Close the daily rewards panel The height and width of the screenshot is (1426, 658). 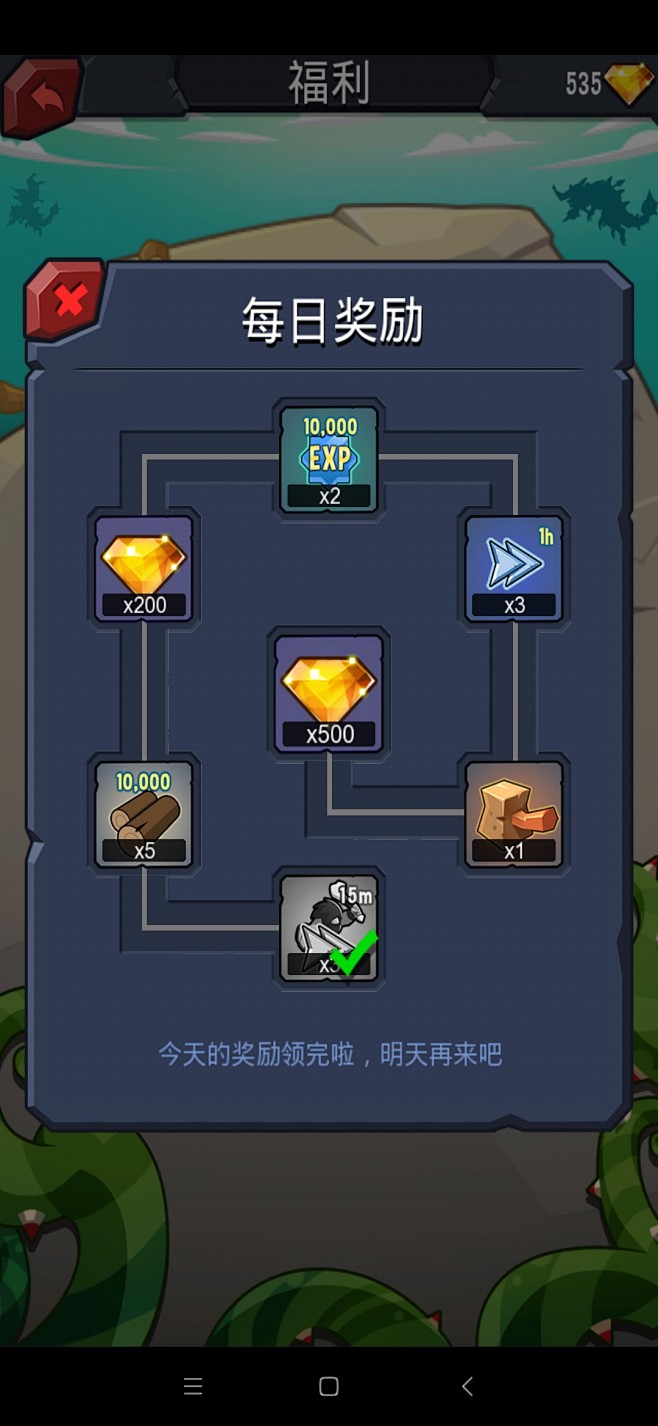(68, 299)
